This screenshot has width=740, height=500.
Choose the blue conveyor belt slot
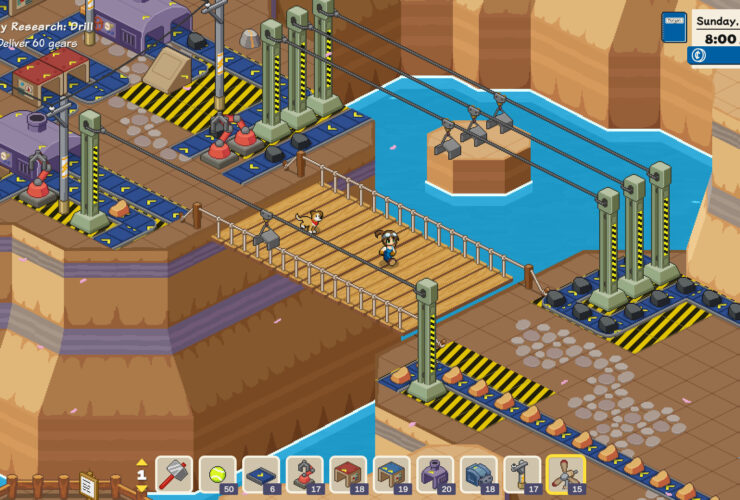(x=261, y=473)
